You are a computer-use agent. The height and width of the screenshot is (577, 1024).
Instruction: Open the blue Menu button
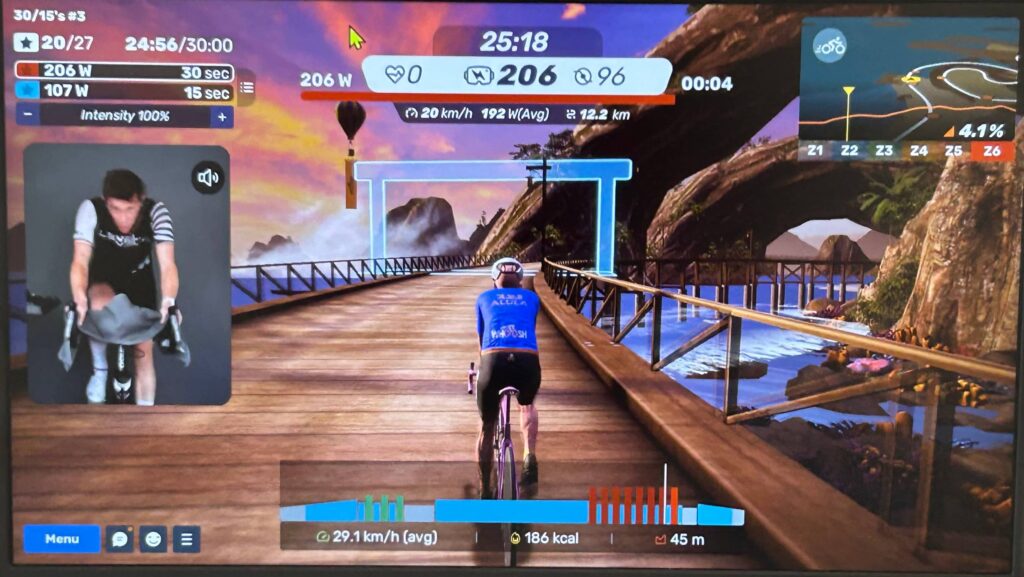click(62, 539)
